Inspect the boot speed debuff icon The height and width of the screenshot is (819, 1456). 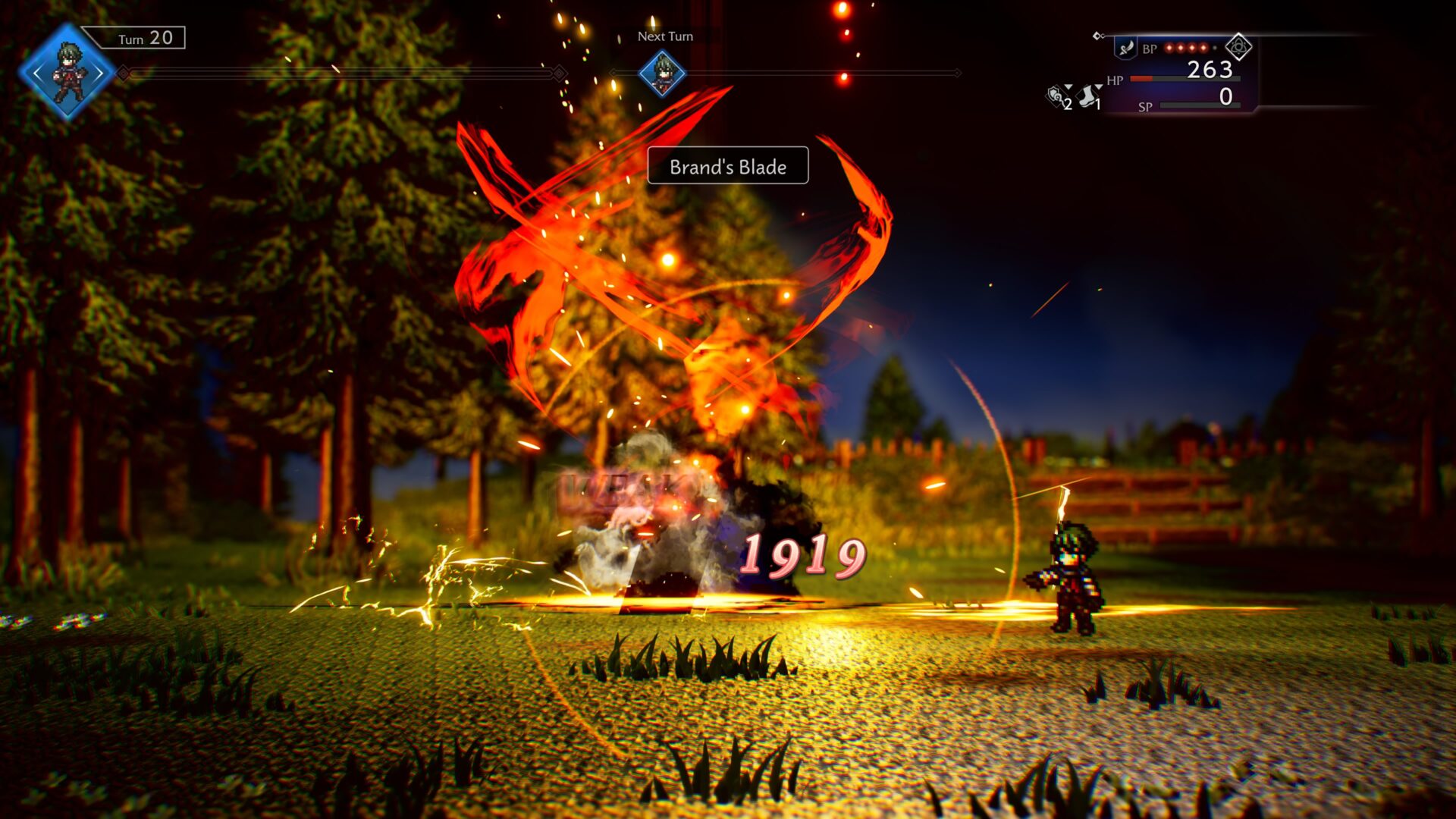tap(1088, 96)
